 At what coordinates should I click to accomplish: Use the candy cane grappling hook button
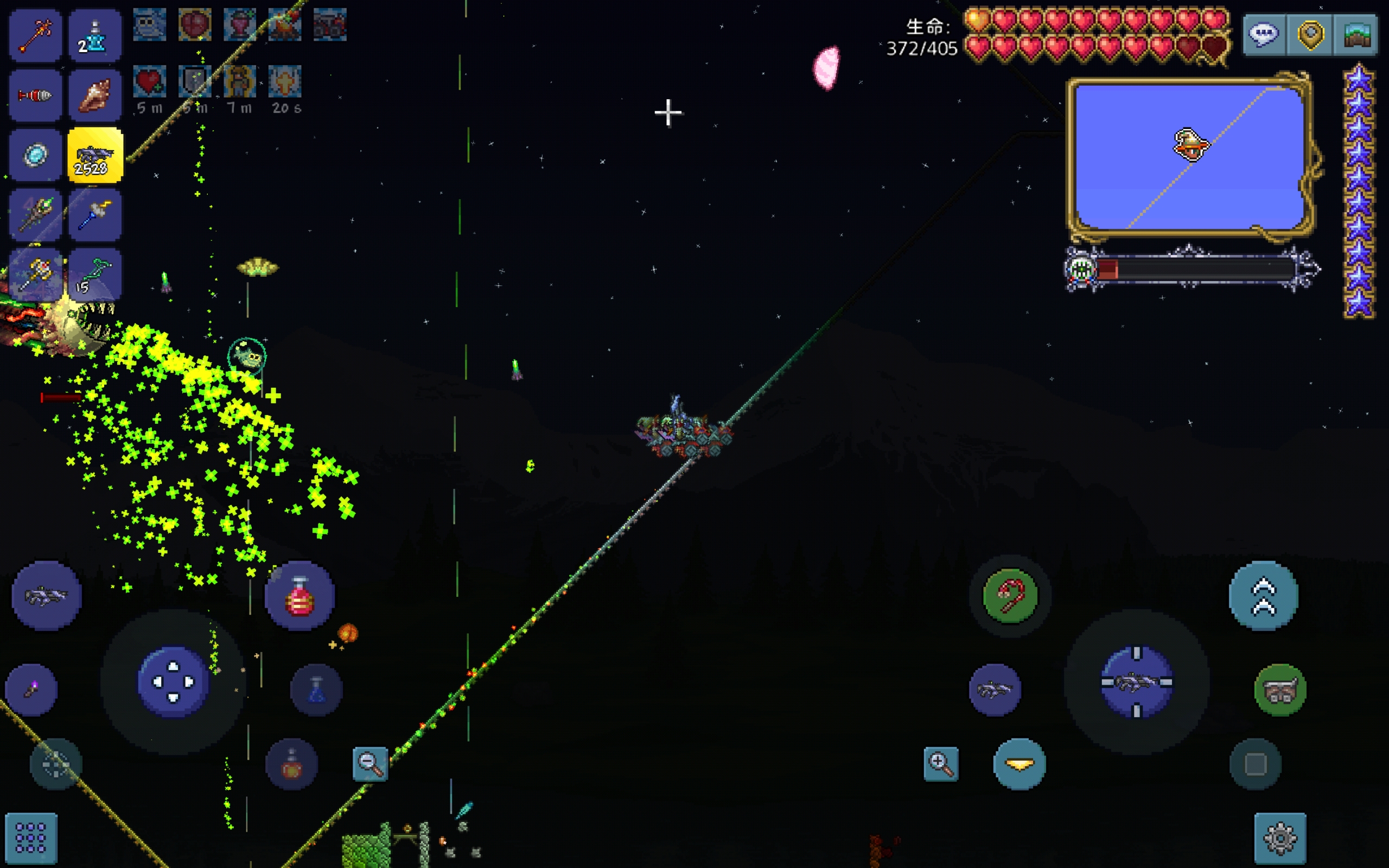(x=1010, y=596)
